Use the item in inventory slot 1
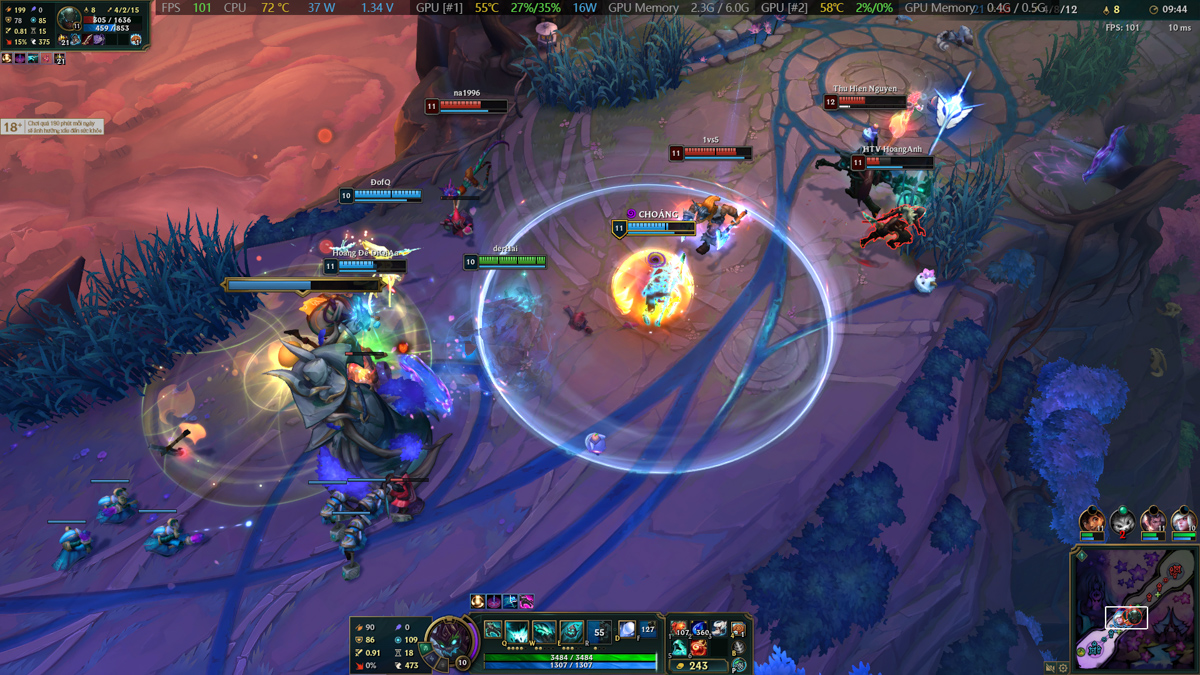Image resolution: width=1200 pixels, height=675 pixels. 680,629
